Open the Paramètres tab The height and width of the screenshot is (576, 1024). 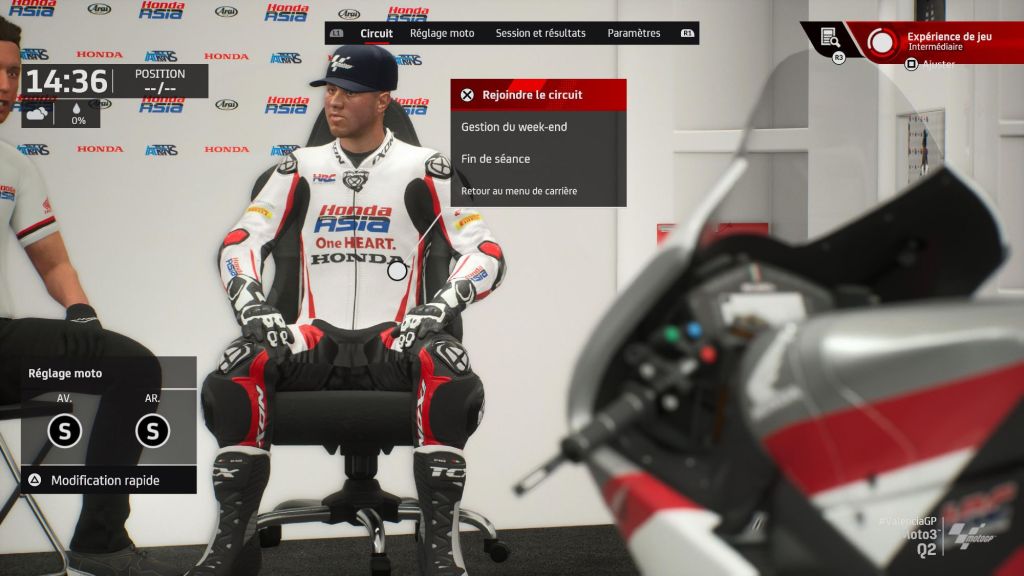point(633,33)
